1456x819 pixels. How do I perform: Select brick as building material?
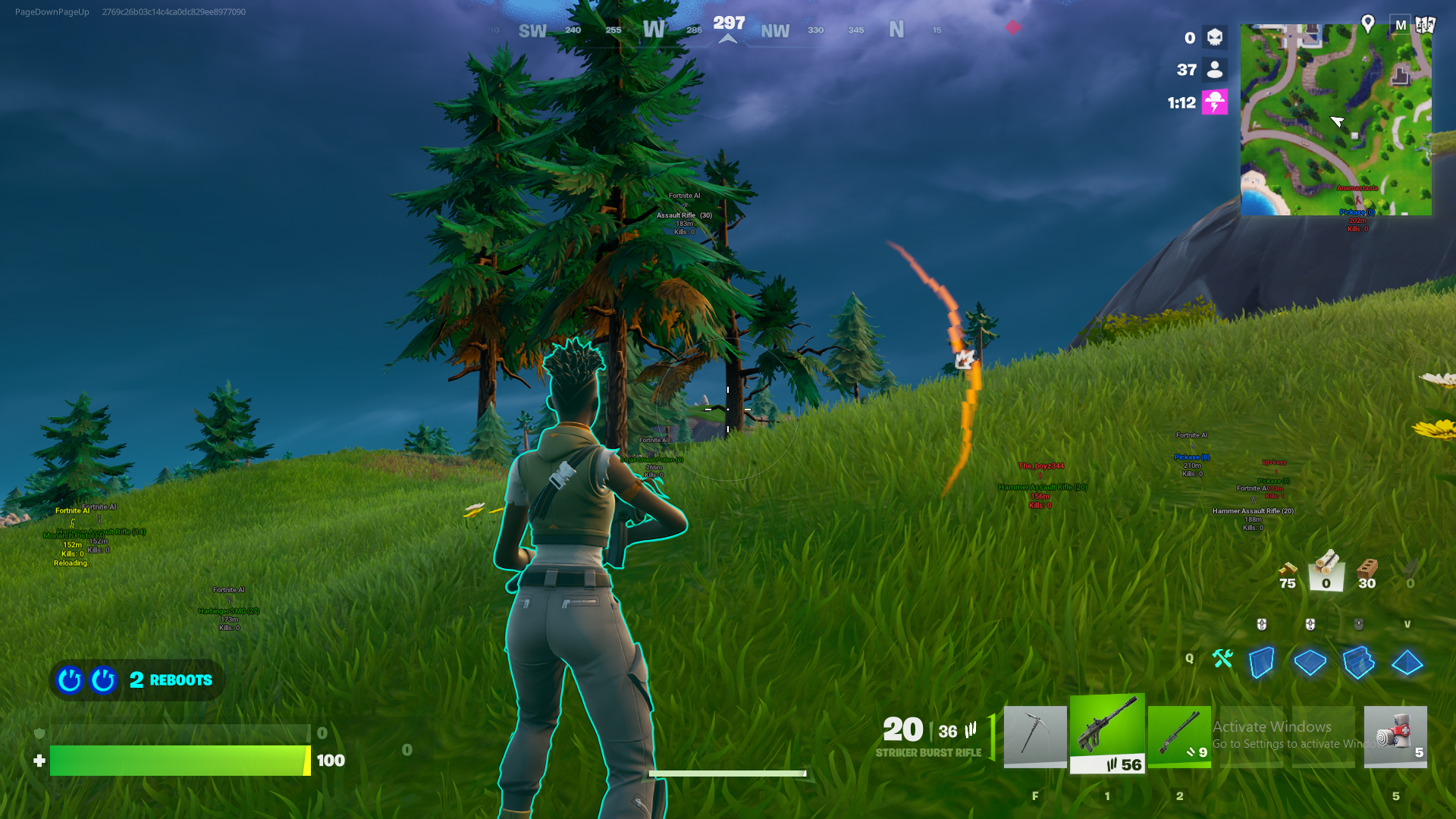coord(1367,570)
